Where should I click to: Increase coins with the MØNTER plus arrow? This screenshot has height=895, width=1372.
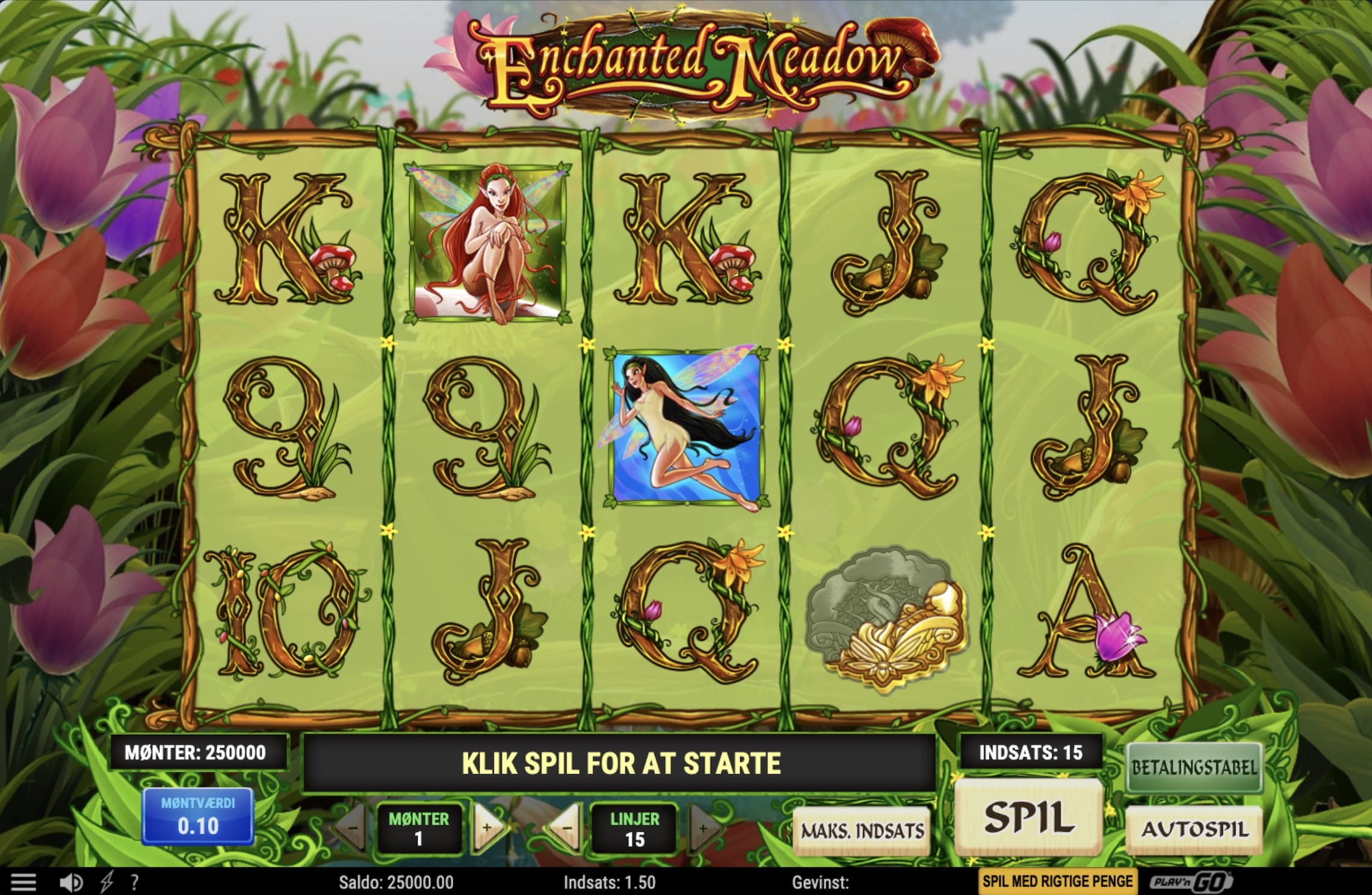pyautogui.click(x=489, y=826)
